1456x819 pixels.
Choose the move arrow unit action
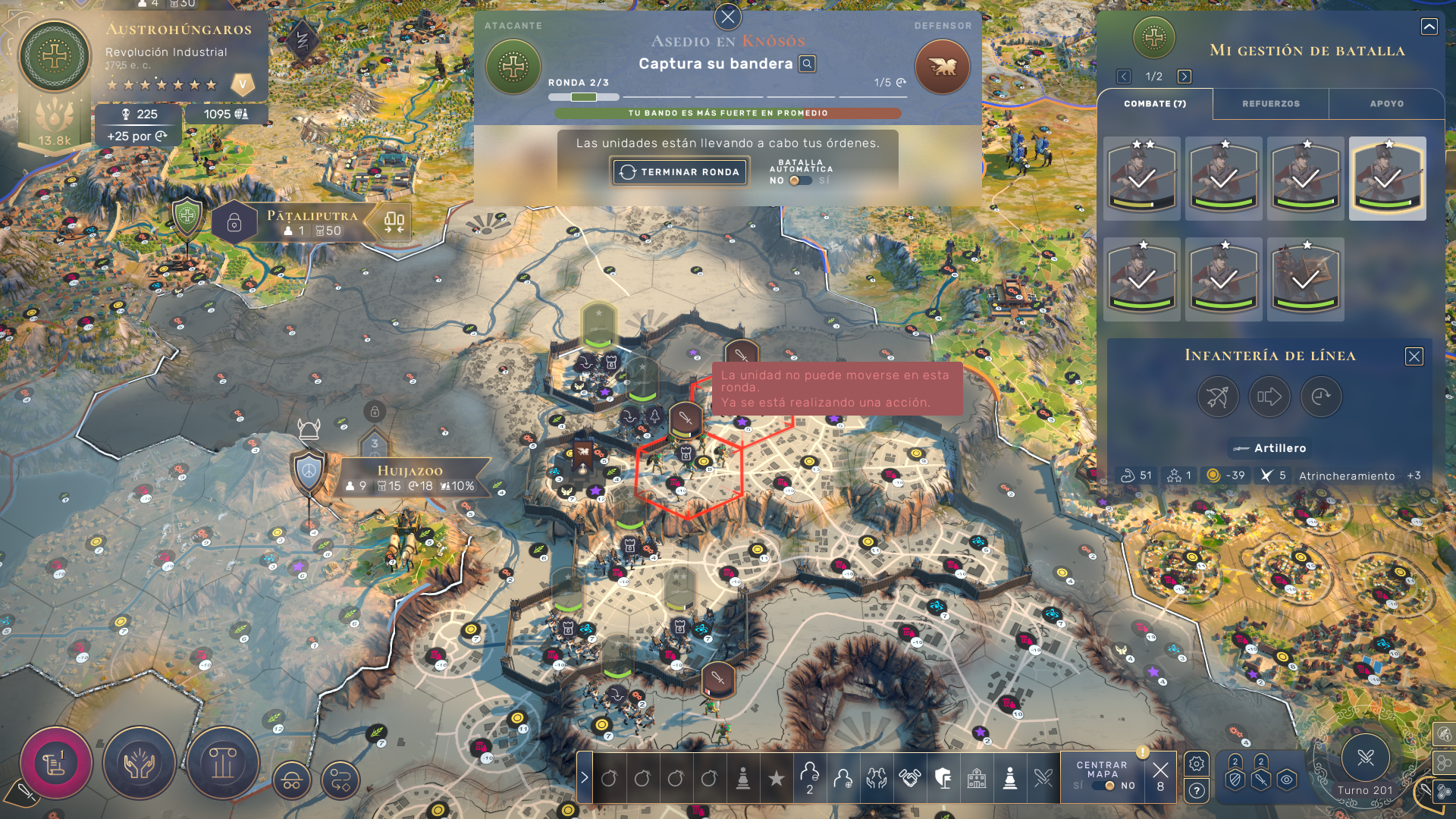(x=1269, y=397)
